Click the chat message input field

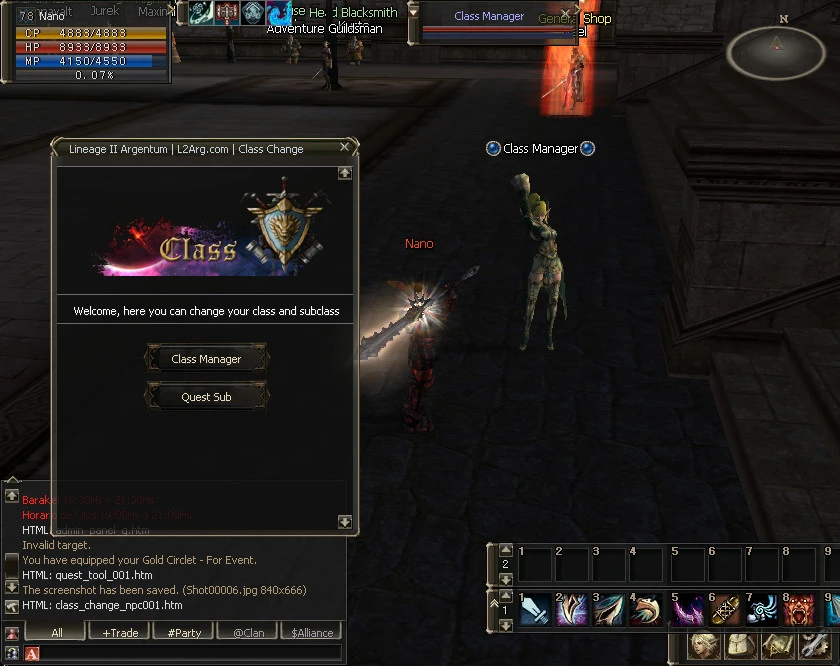[185, 653]
